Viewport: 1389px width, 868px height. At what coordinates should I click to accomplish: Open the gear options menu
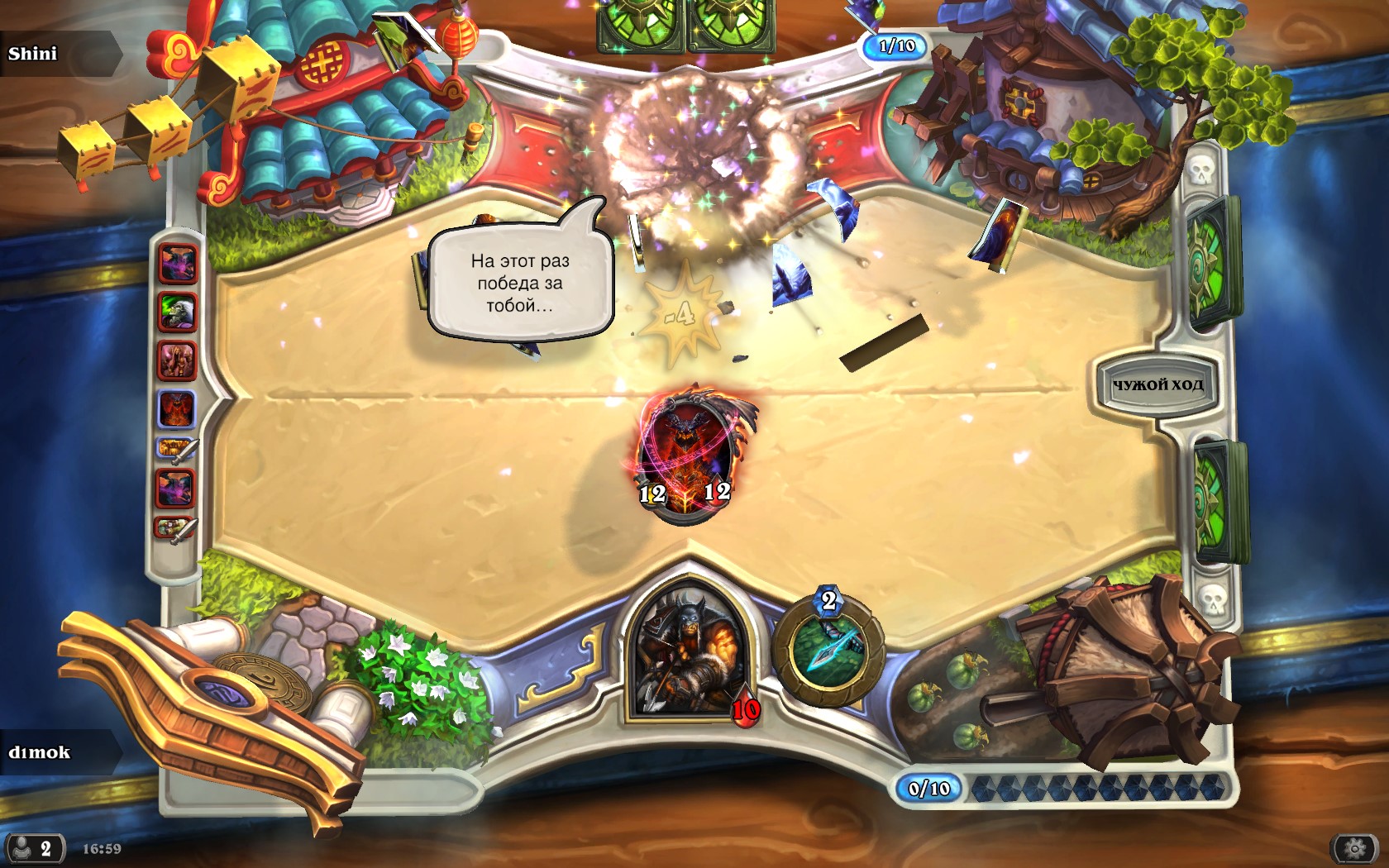coord(1354,848)
